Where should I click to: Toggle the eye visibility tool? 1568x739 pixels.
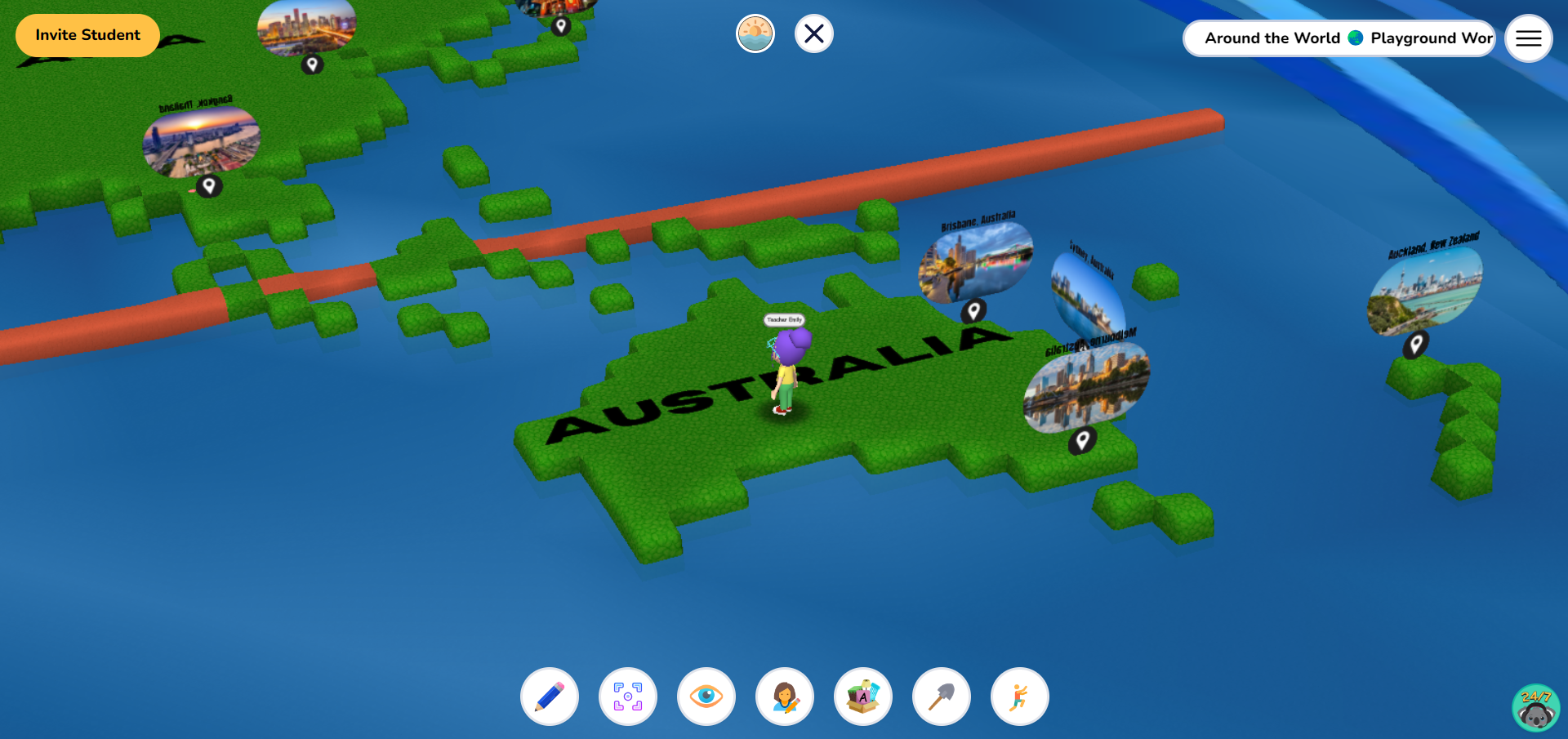click(706, 696)
